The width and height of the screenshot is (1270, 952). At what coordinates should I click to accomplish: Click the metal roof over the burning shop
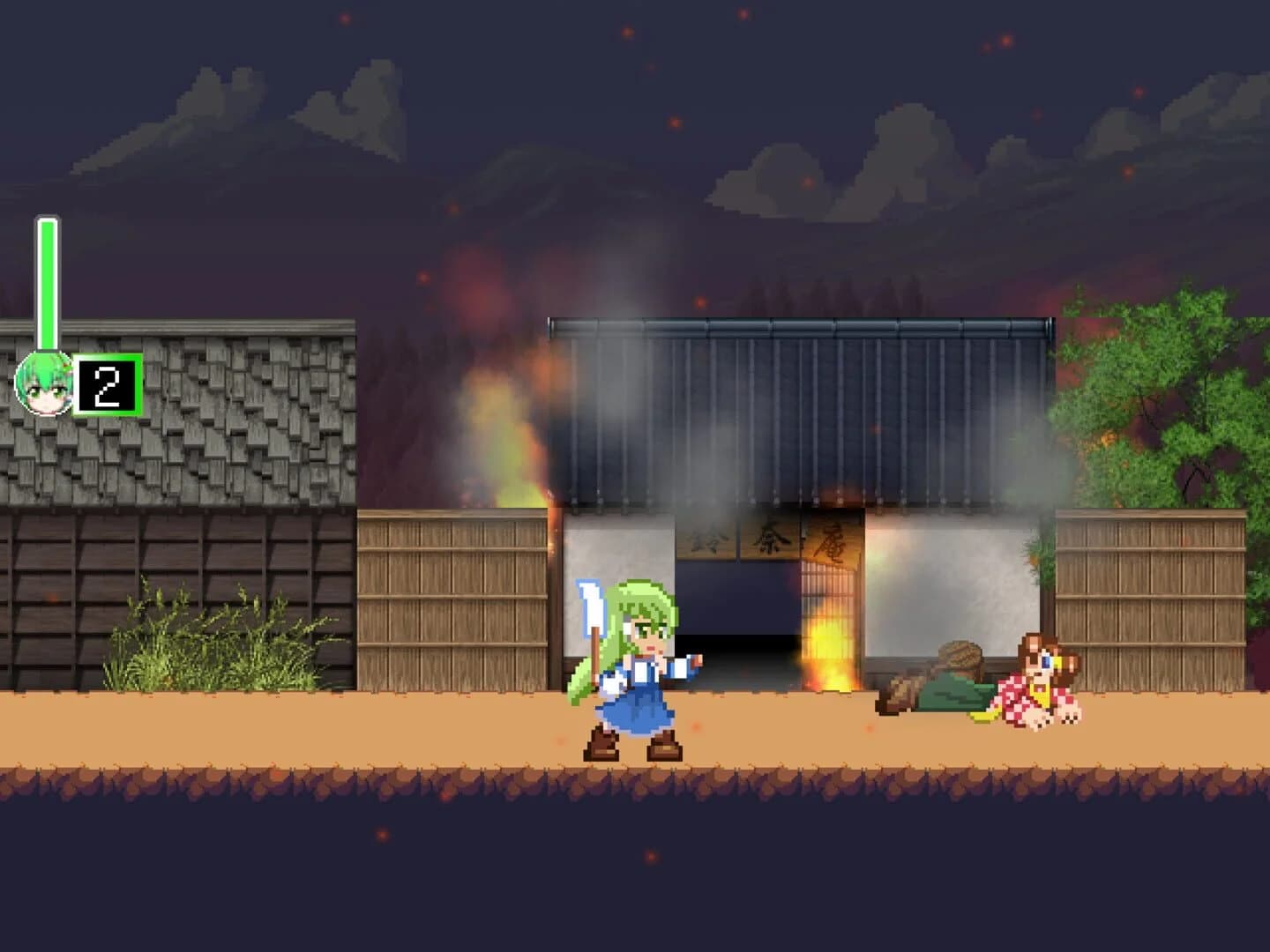pos(794,405)
